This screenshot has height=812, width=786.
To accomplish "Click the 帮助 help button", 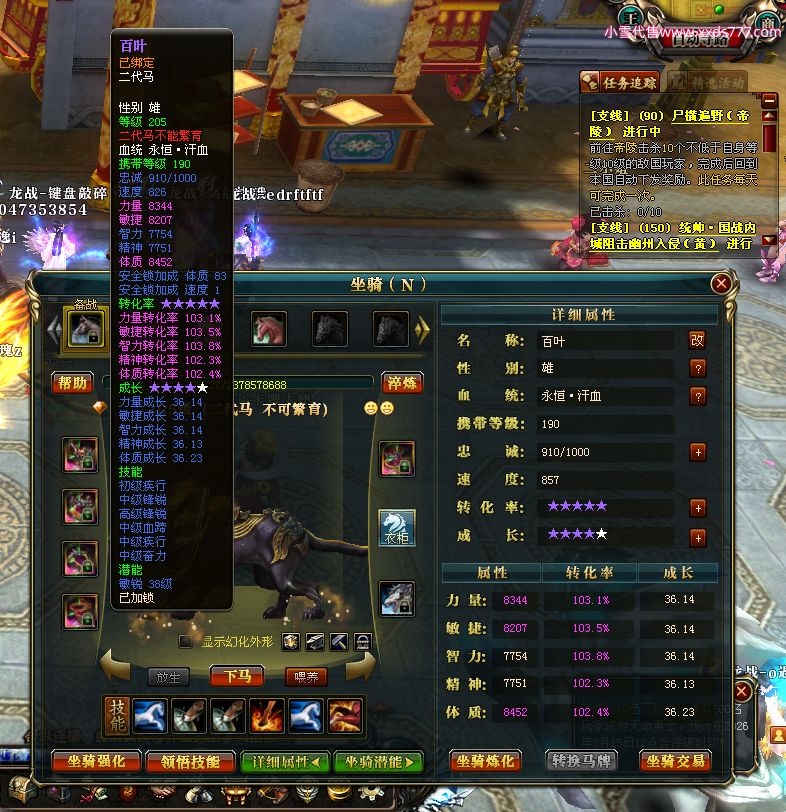I will [71, 383].
